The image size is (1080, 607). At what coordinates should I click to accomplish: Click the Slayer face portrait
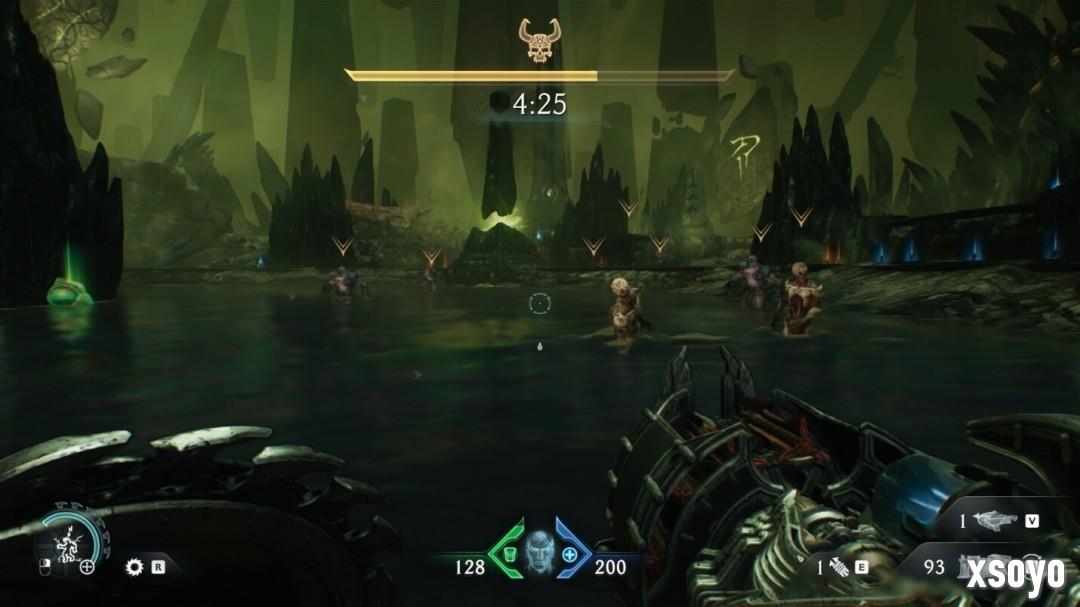click(x=539, y=555)
